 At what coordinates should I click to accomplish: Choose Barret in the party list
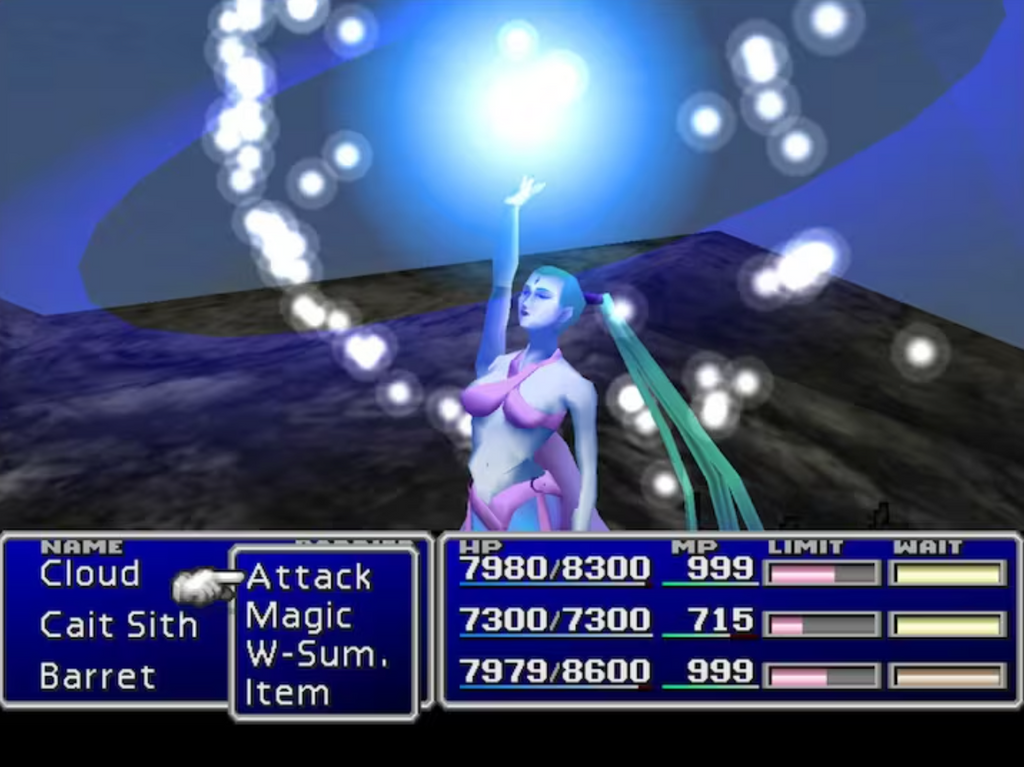click(97, 676)
